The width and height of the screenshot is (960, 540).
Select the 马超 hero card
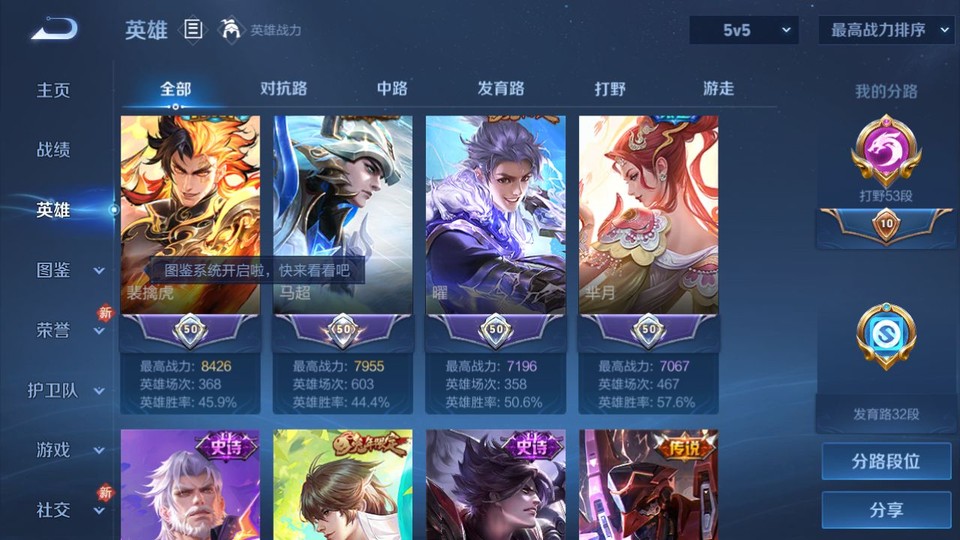point(343,215)
